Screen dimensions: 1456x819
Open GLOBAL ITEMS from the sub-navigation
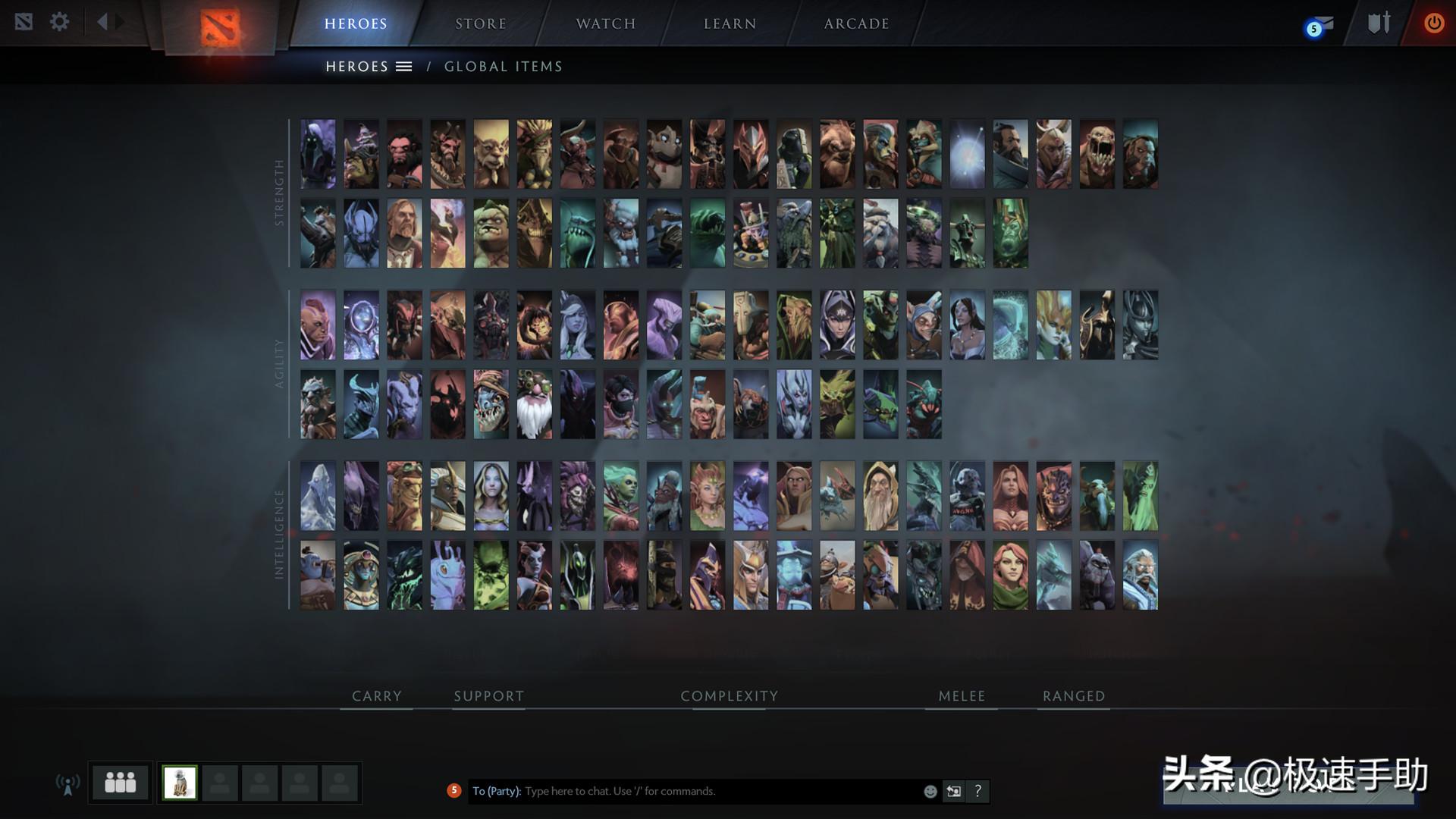click(x=504, y=66)
